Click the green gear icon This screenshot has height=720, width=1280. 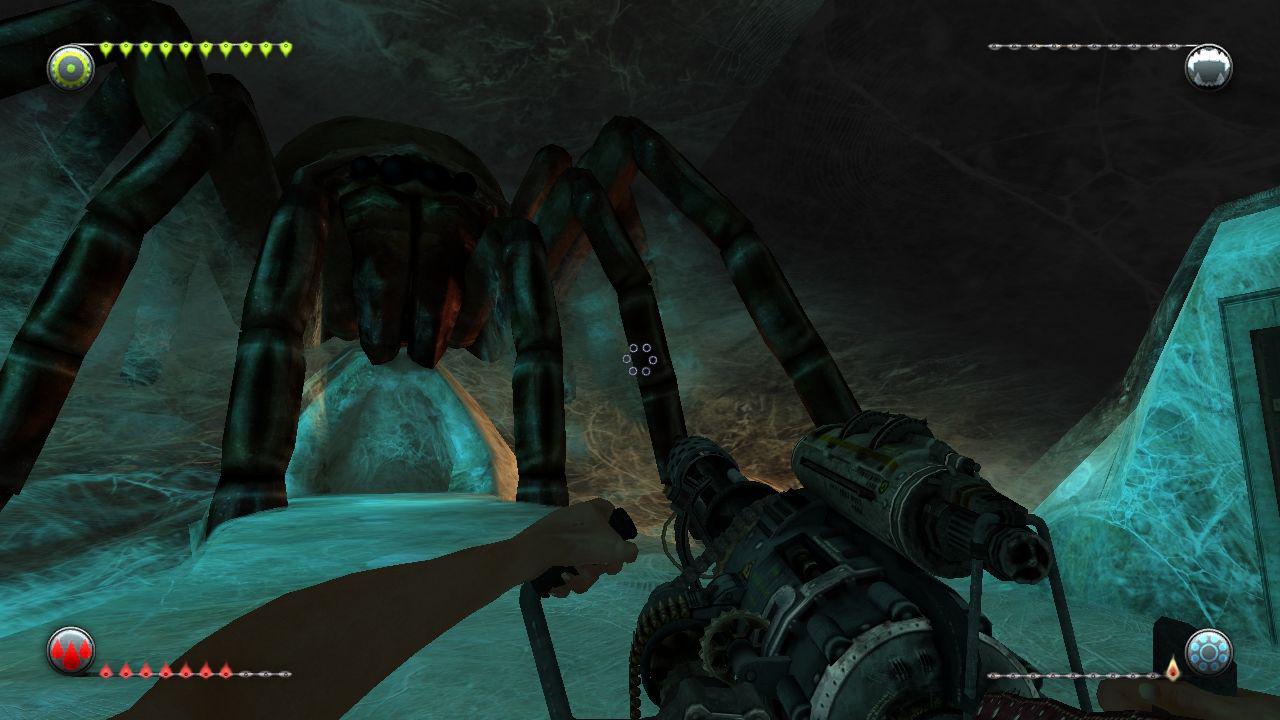(x=71, y=67)
